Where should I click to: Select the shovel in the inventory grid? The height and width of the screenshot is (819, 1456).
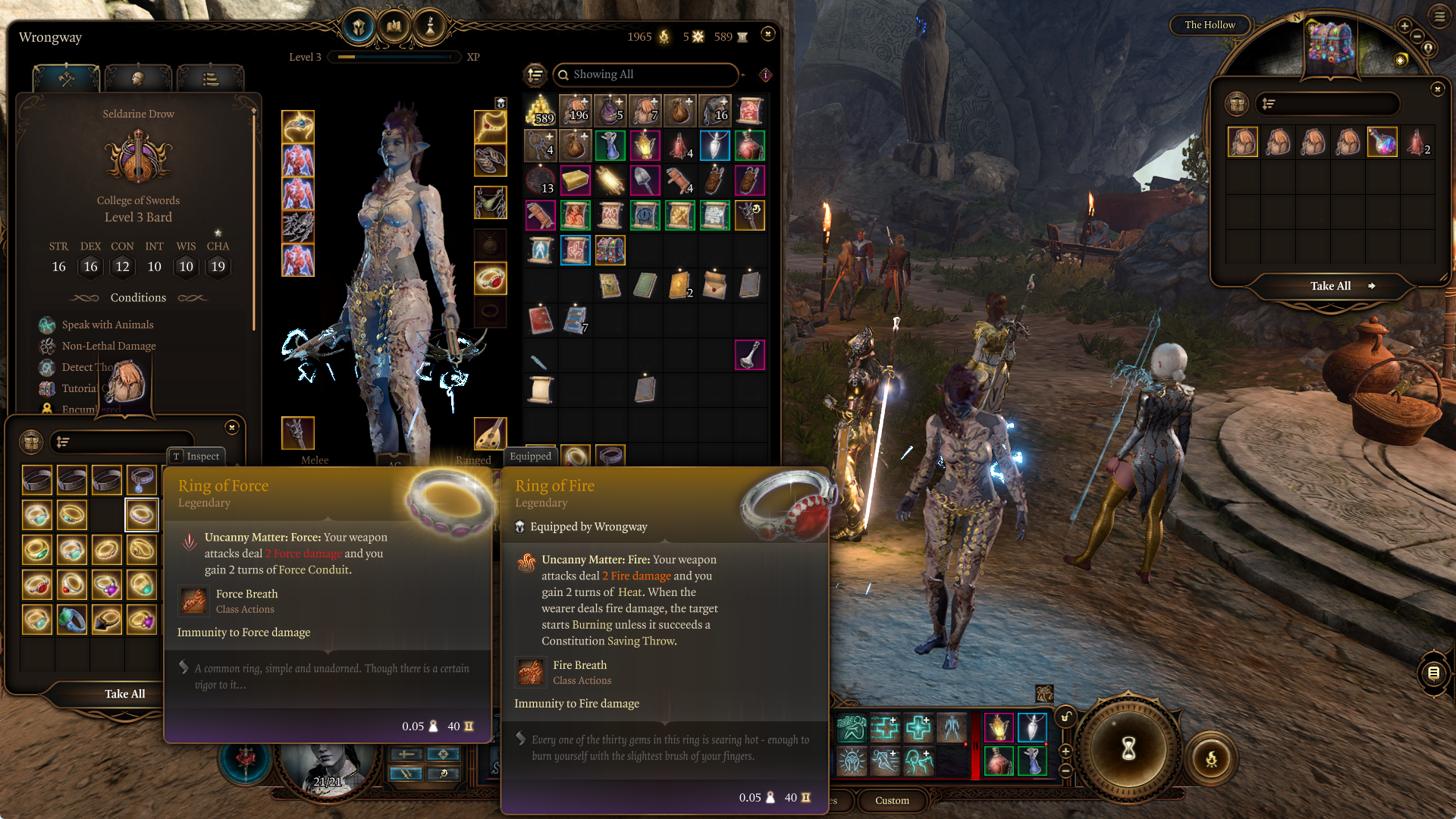point(645,180)
